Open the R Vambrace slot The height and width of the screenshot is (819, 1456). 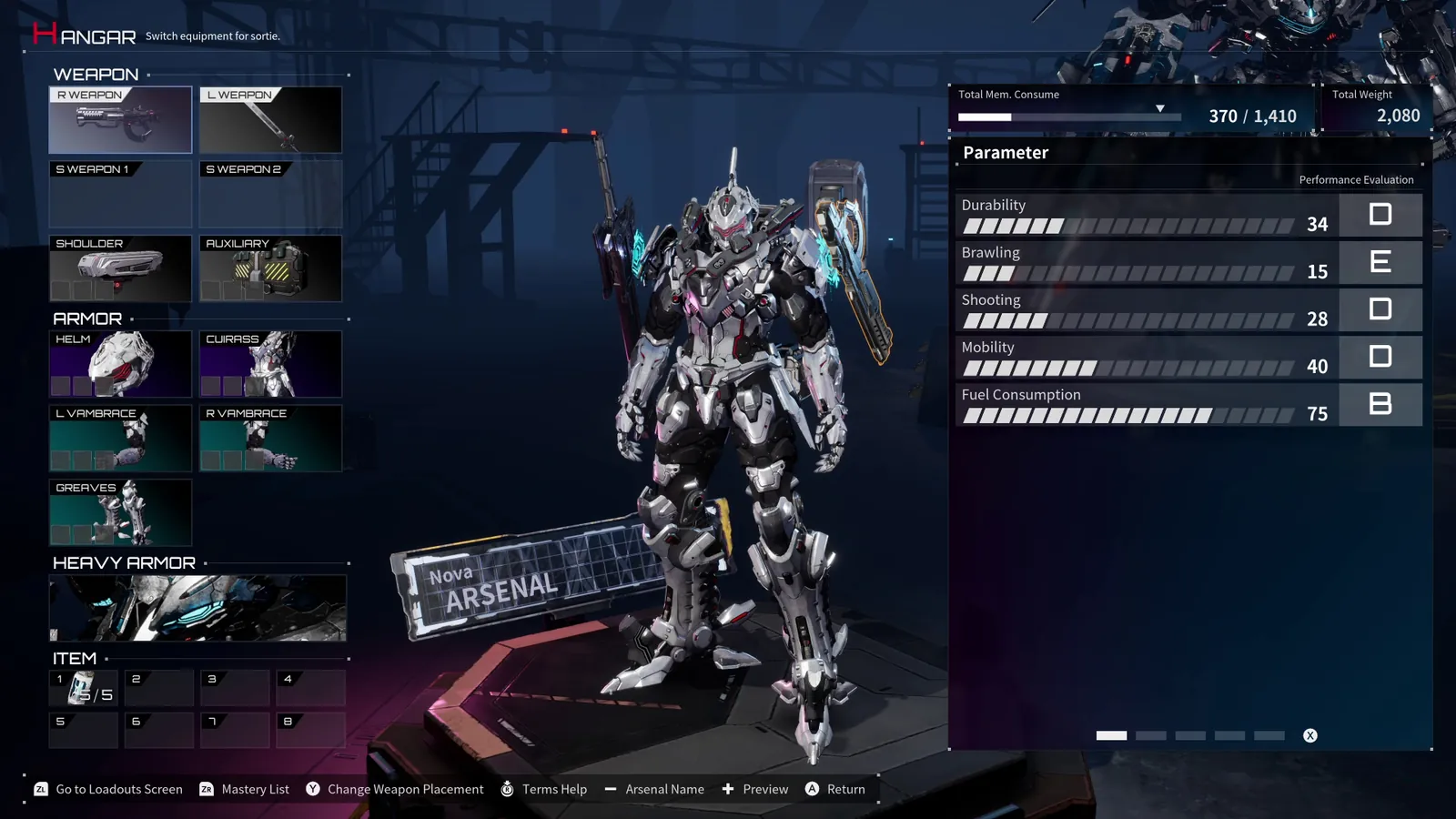[269, 438]
